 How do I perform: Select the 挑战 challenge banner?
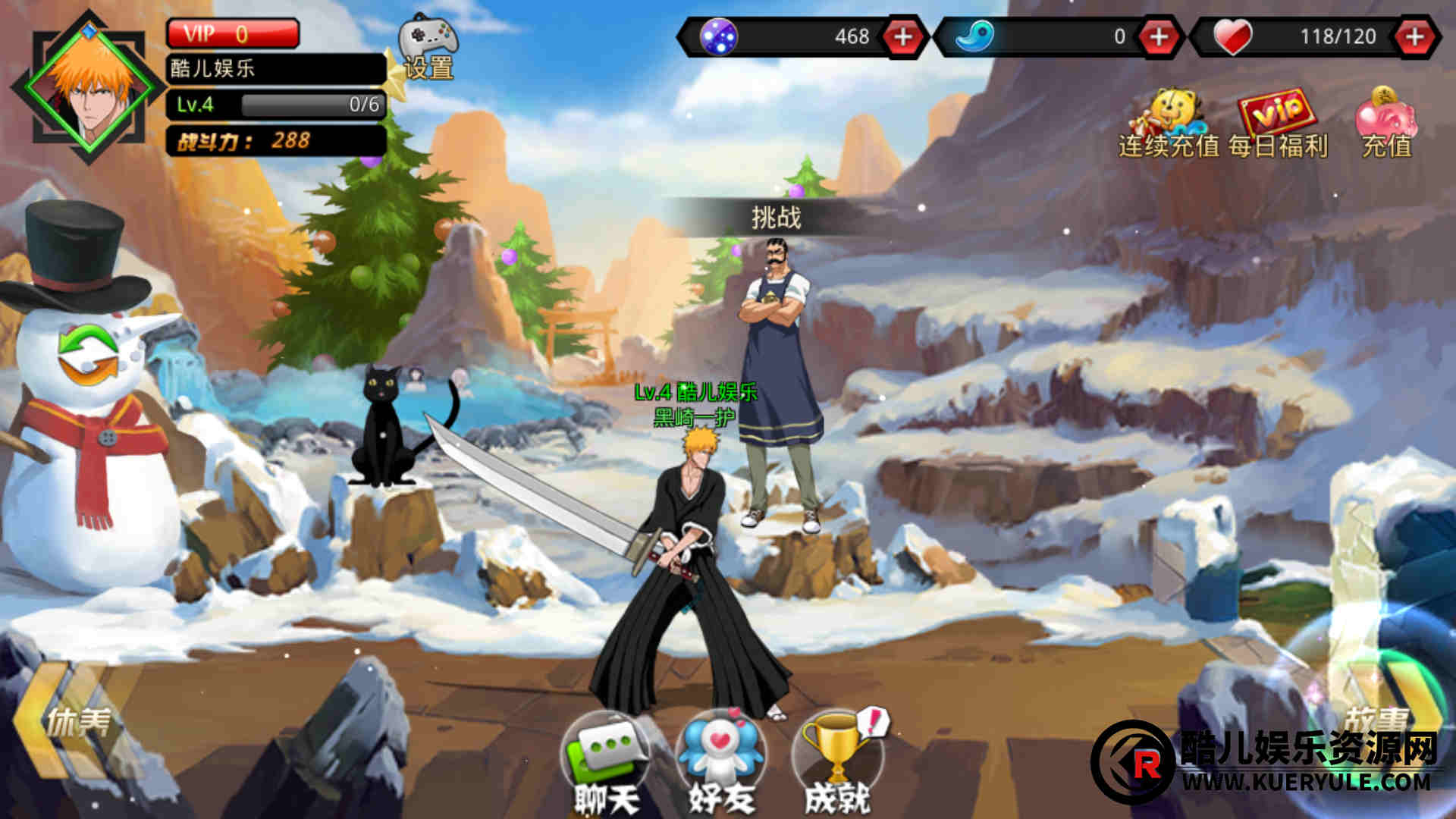[776, 218]
